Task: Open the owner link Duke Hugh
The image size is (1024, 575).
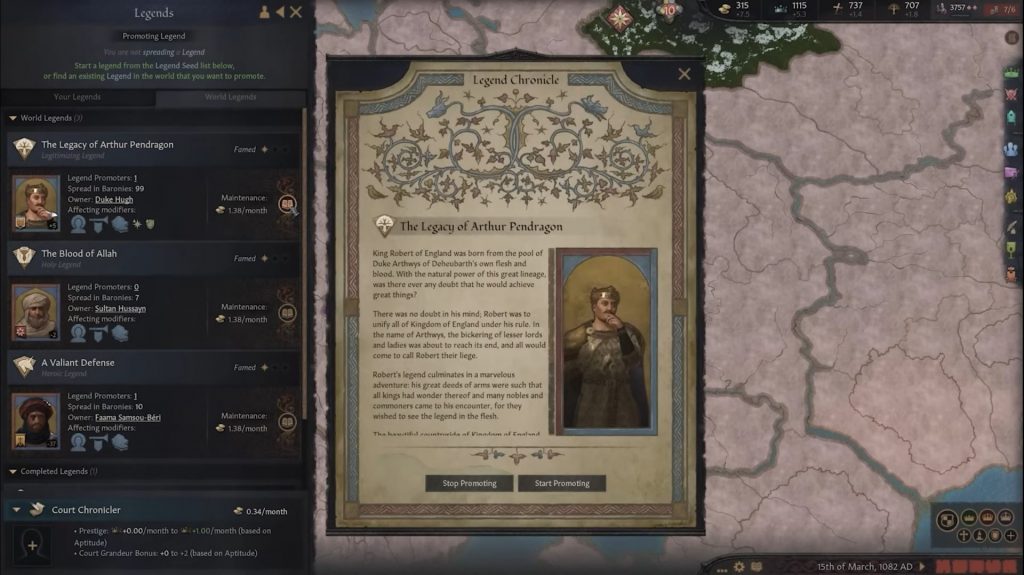Action: click(114, 199)
